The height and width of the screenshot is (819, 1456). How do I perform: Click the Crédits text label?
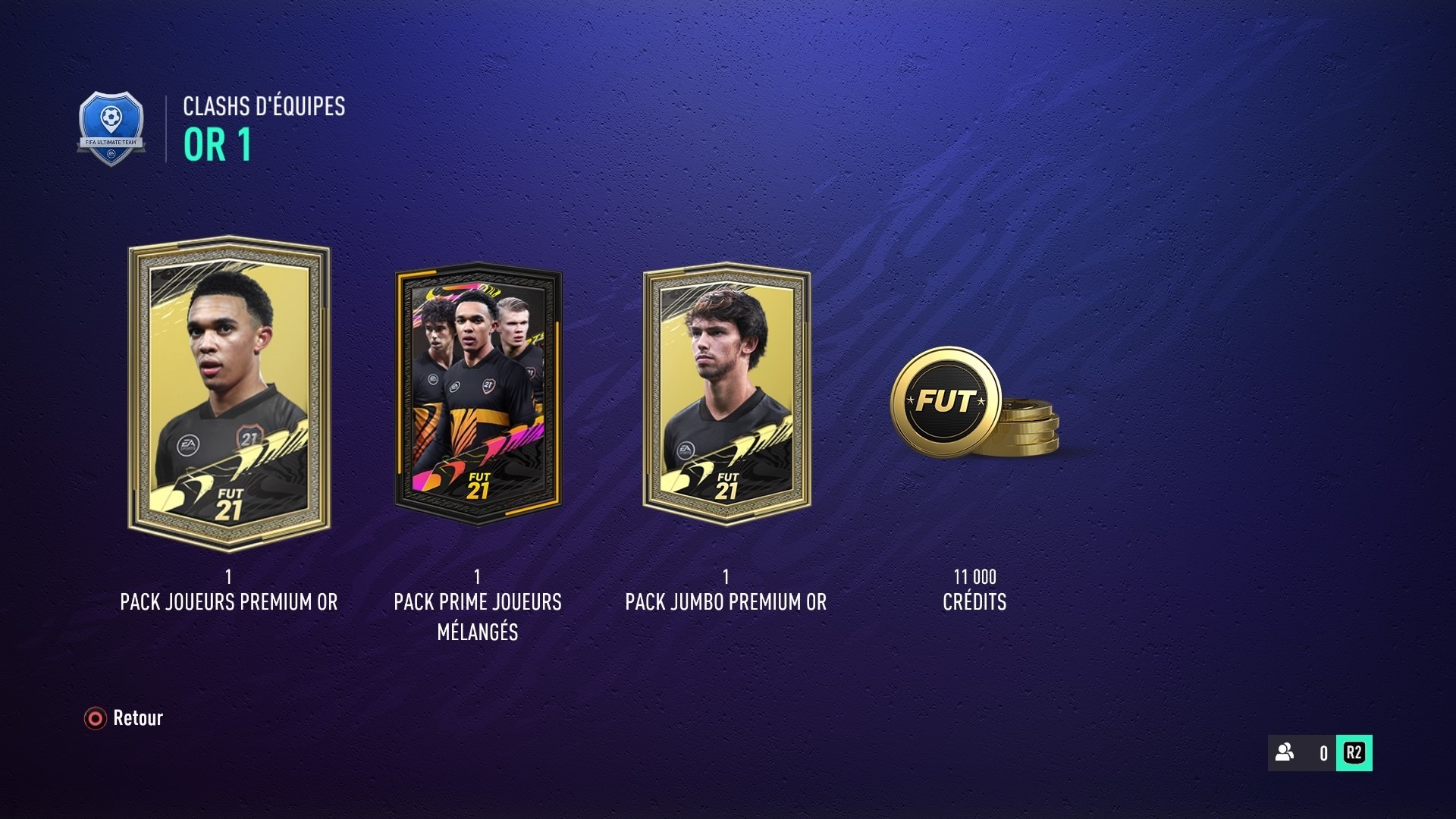pos(975,602)
